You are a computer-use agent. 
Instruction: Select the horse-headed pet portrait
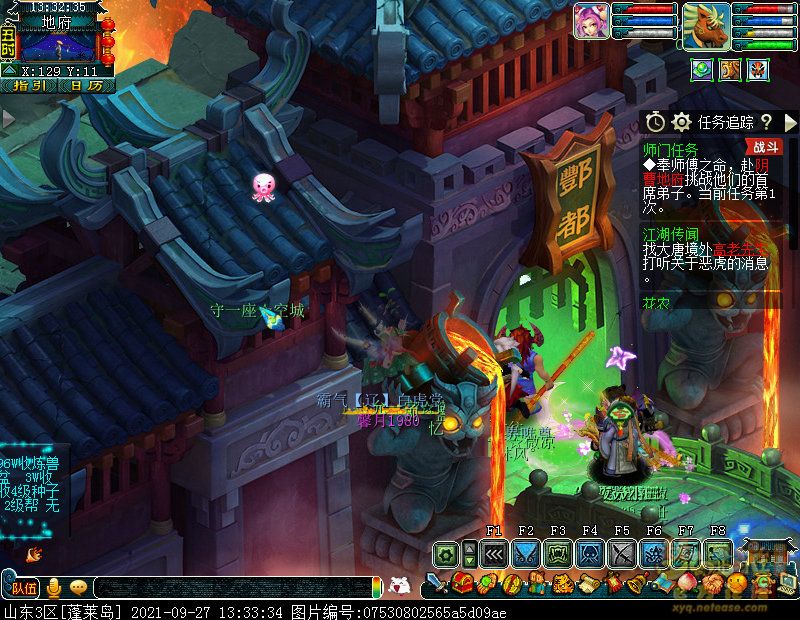click(x=706, y=25)
